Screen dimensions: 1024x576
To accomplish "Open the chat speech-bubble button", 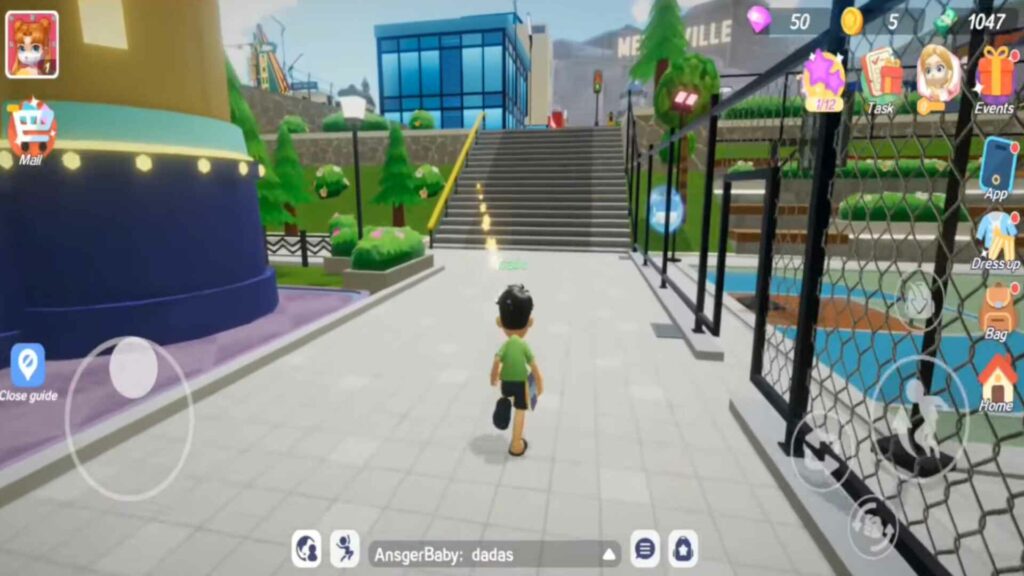I will pos(645,549).
